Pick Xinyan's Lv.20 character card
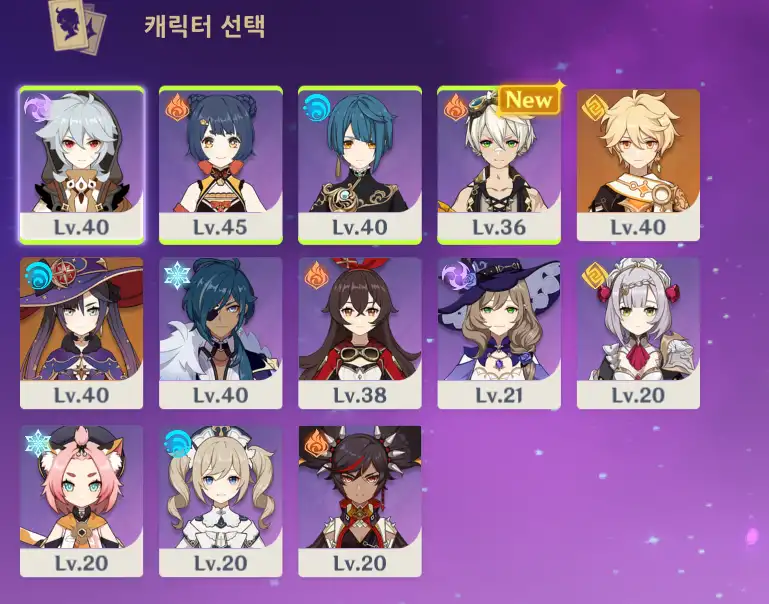 [360, 501]
